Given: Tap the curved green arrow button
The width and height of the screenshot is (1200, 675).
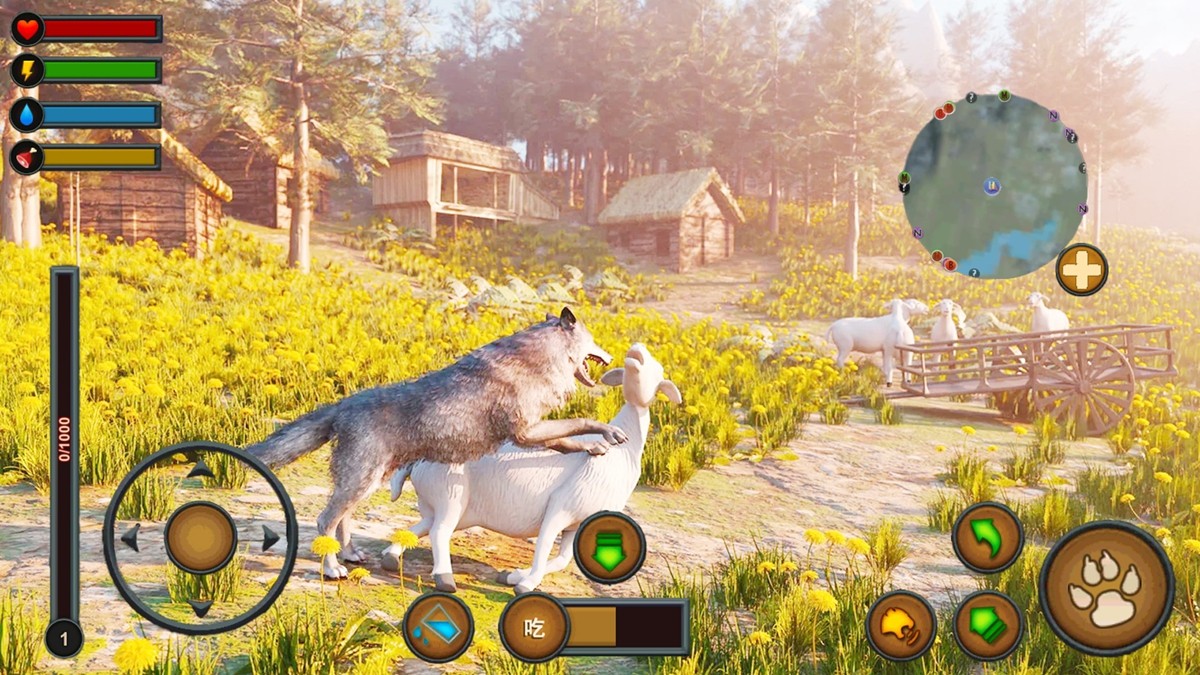Looking at the screenshot, I should click(x=987, y=537).
